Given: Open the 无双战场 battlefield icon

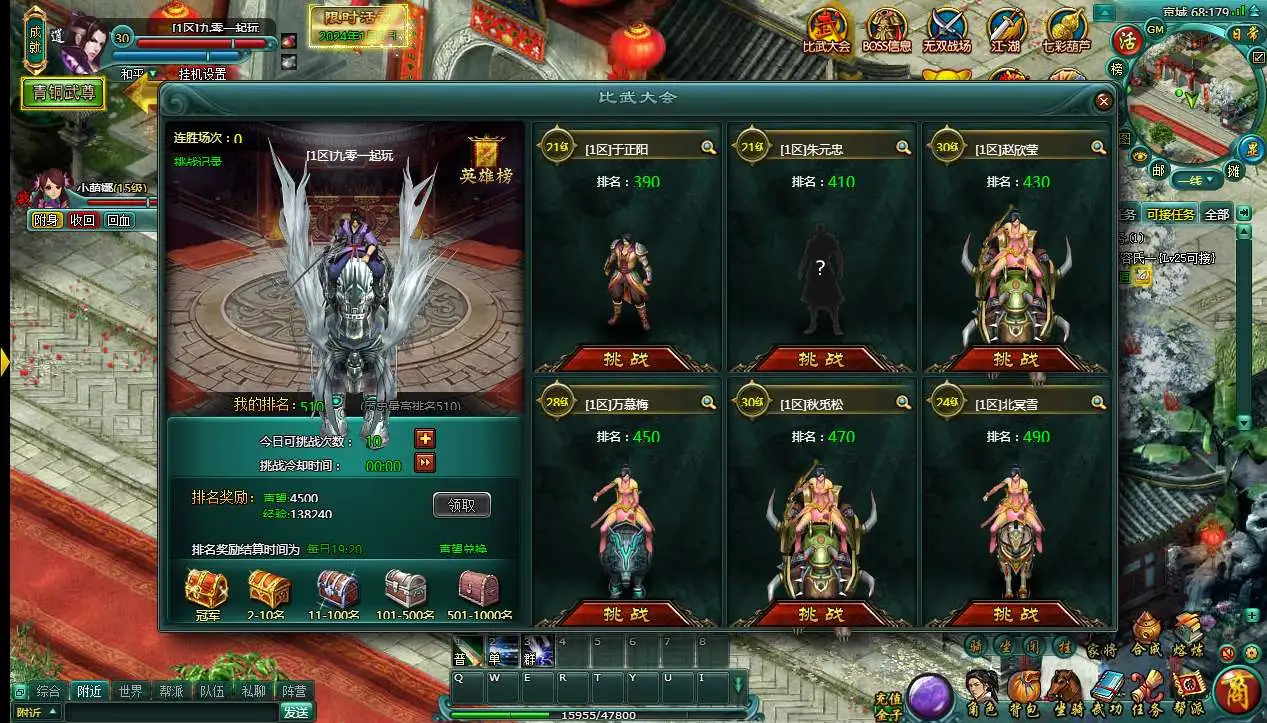Looking at the screenshot, I should point(945,31).
